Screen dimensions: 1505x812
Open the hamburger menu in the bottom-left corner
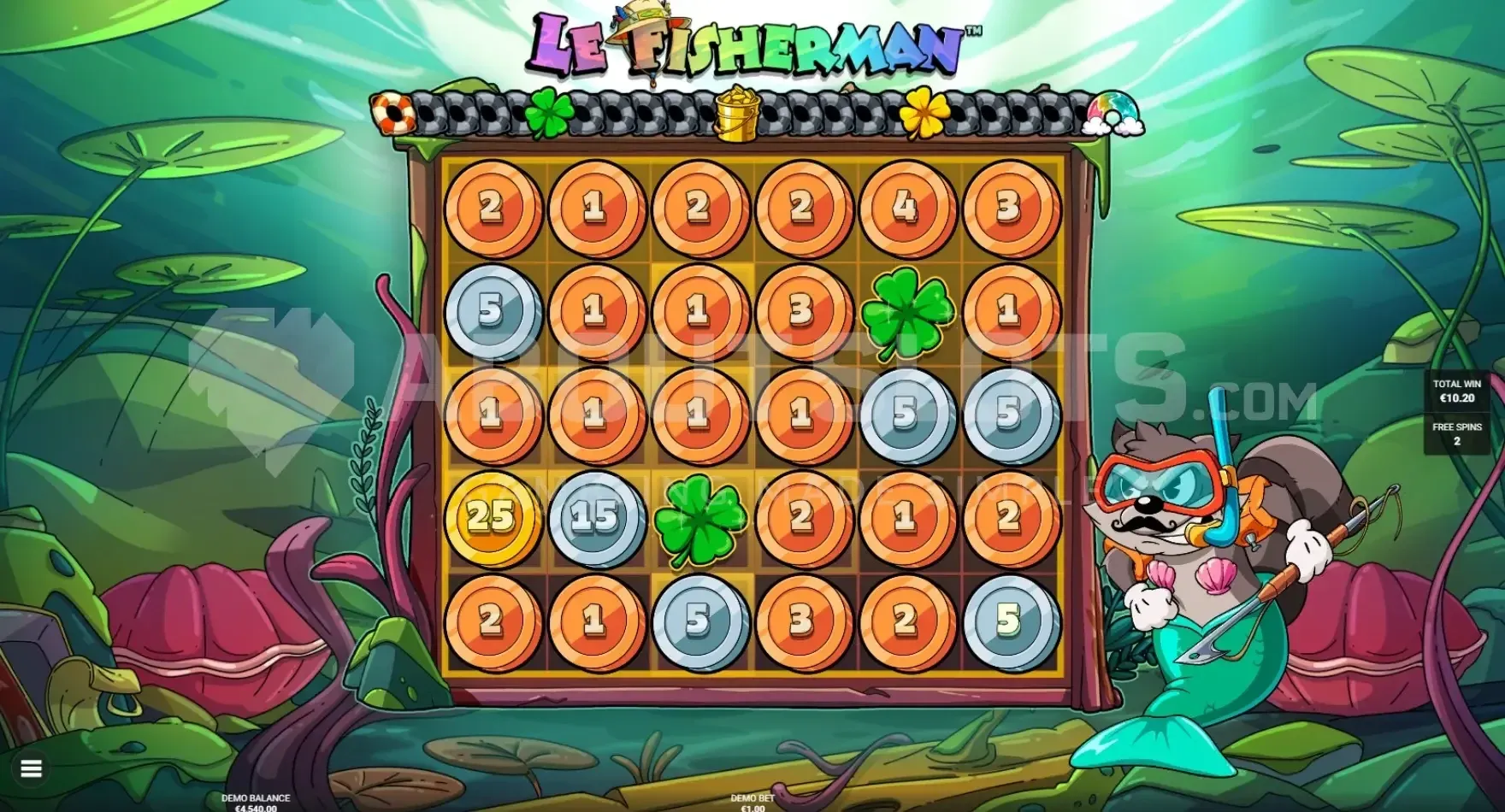click(x=32, y=769)
